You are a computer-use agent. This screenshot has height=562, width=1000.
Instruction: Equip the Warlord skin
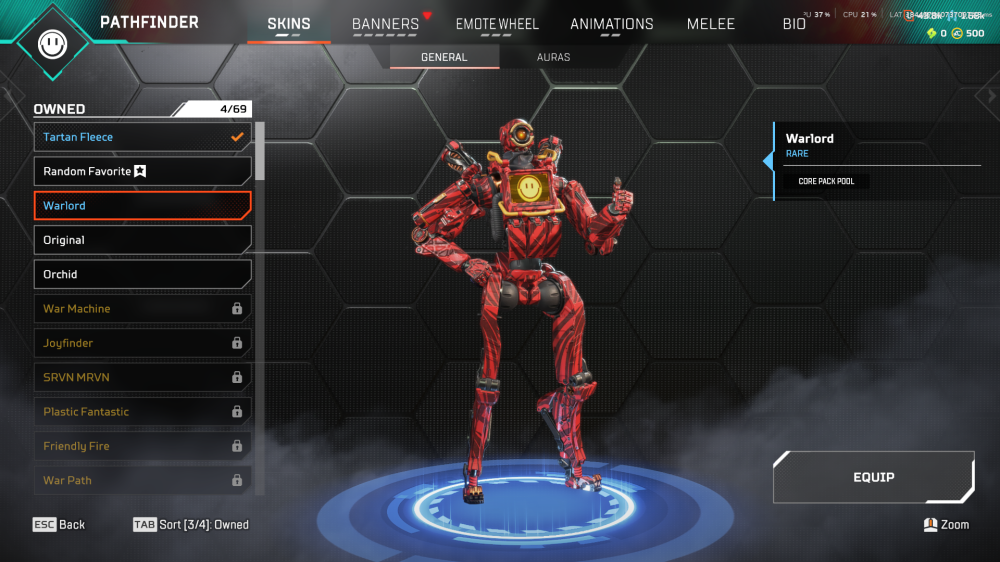point(873,477)
